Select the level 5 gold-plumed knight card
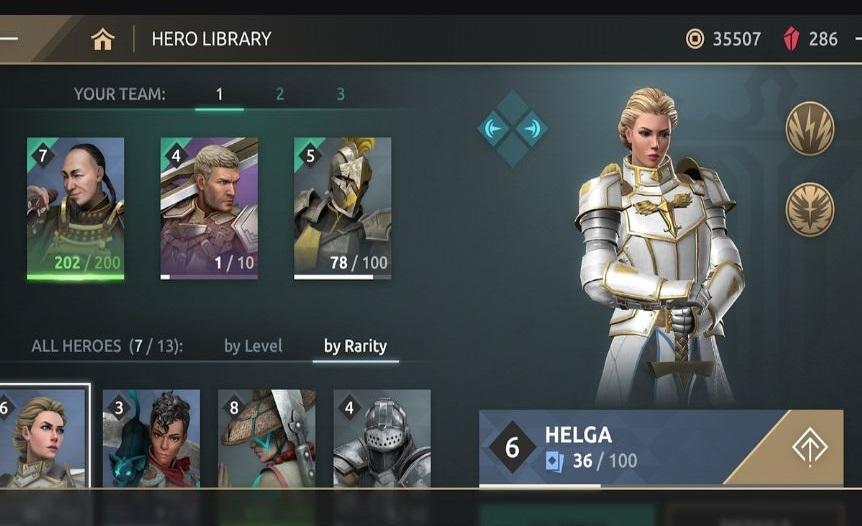This screenshot has height=526, width=862. click(x=342, y=208)
